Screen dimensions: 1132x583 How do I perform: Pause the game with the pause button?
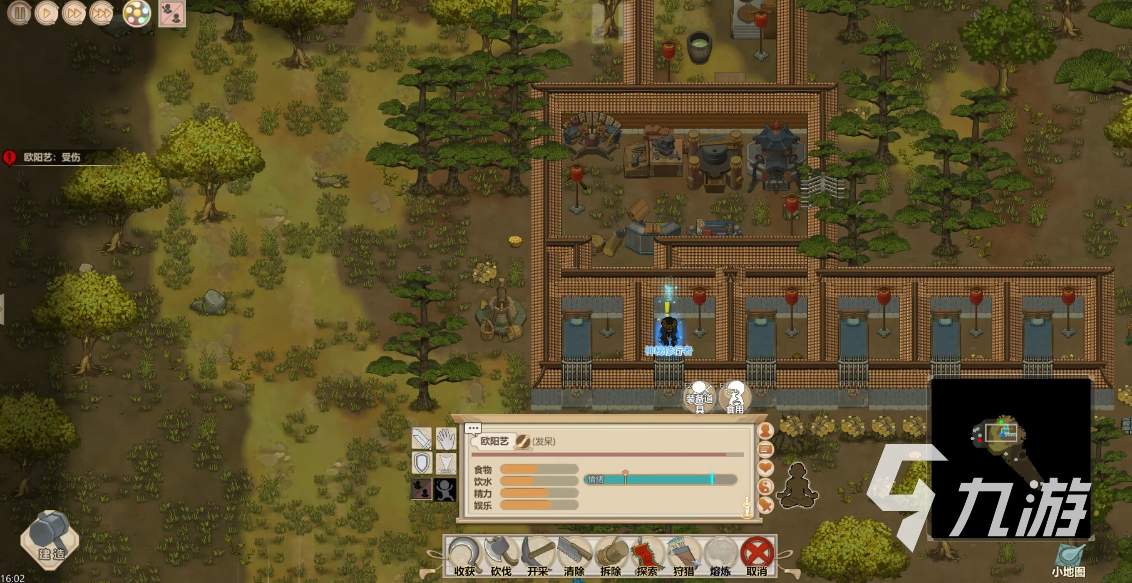(x=19, y=13)
